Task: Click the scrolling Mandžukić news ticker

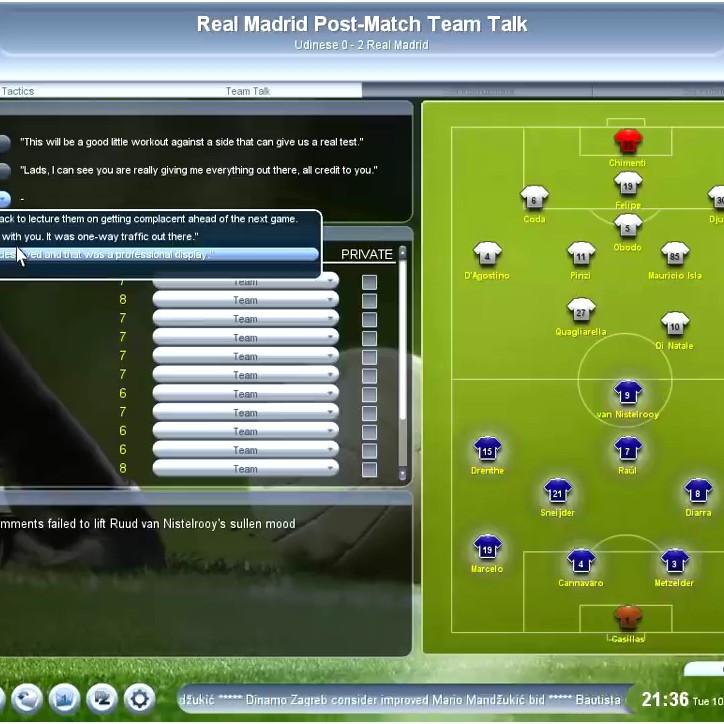Action: coord(400,699)
